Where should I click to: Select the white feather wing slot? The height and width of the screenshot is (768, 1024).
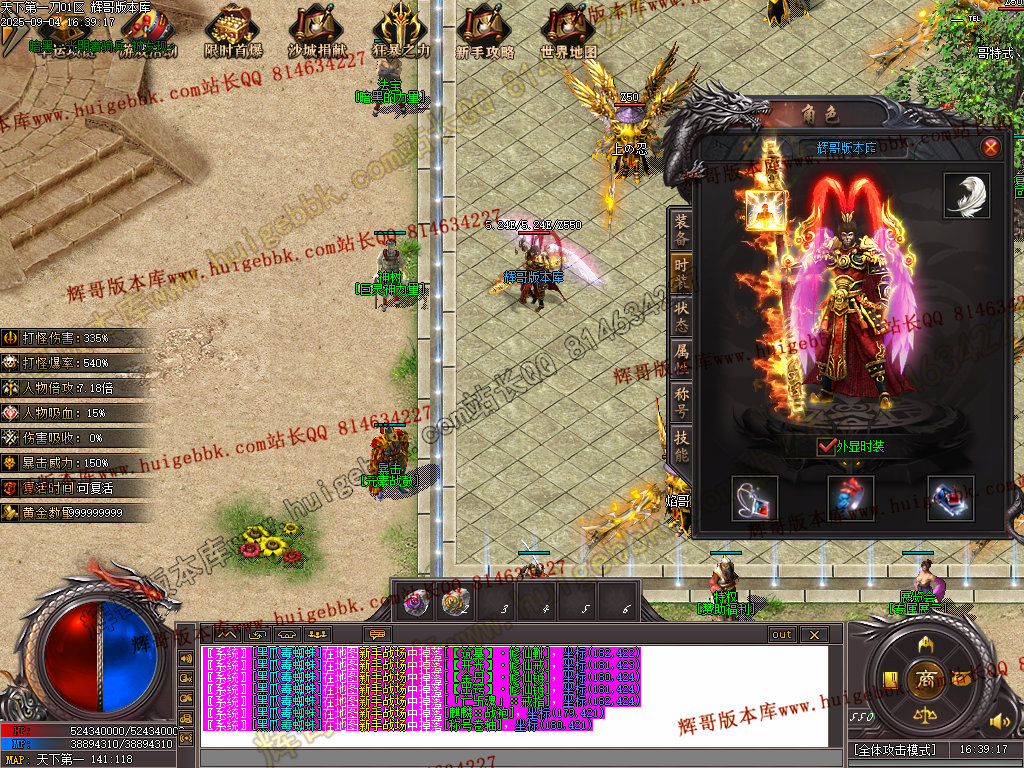point(966,195)
